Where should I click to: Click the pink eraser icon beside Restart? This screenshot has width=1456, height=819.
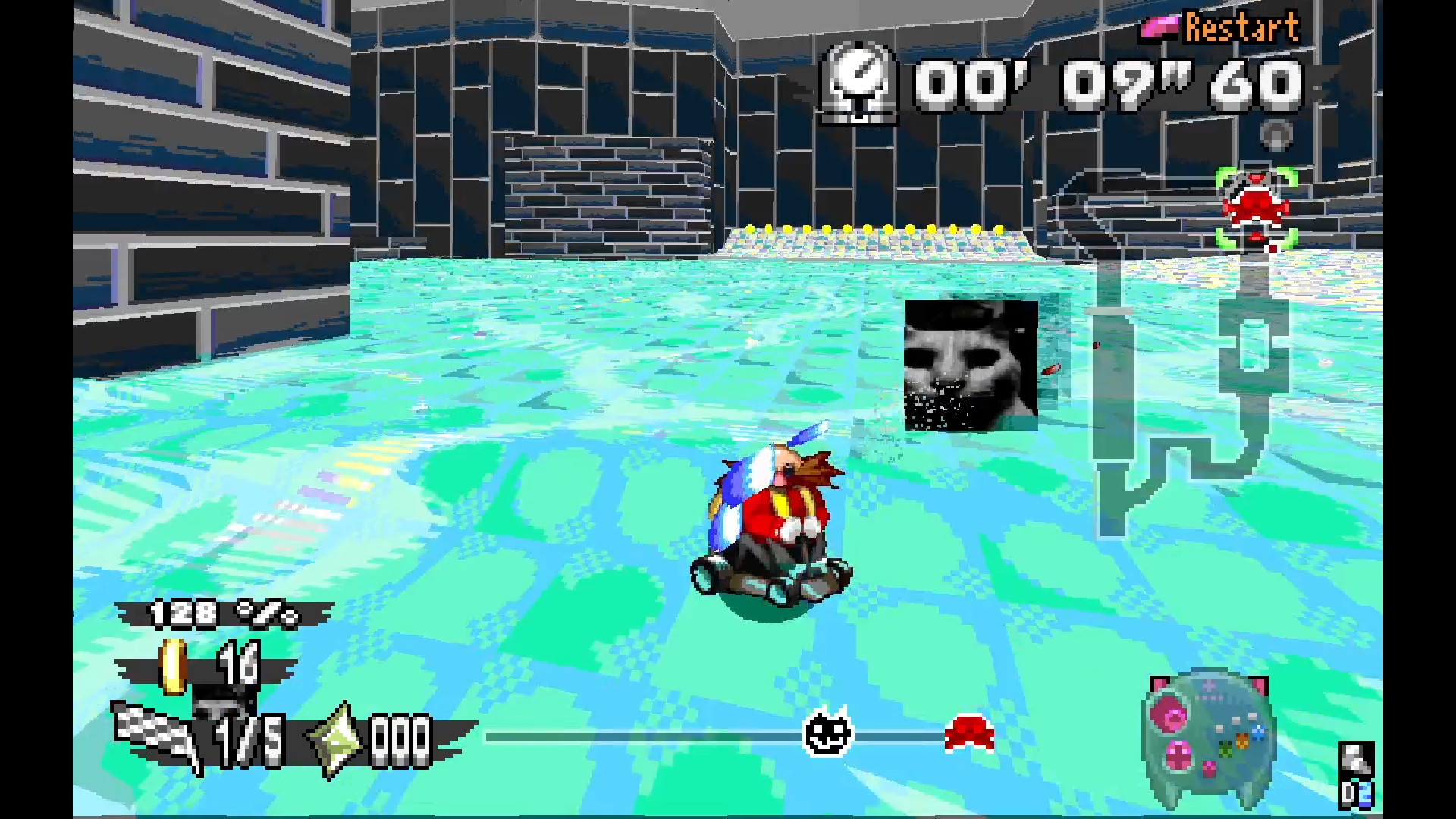[x=1157, y=25]
